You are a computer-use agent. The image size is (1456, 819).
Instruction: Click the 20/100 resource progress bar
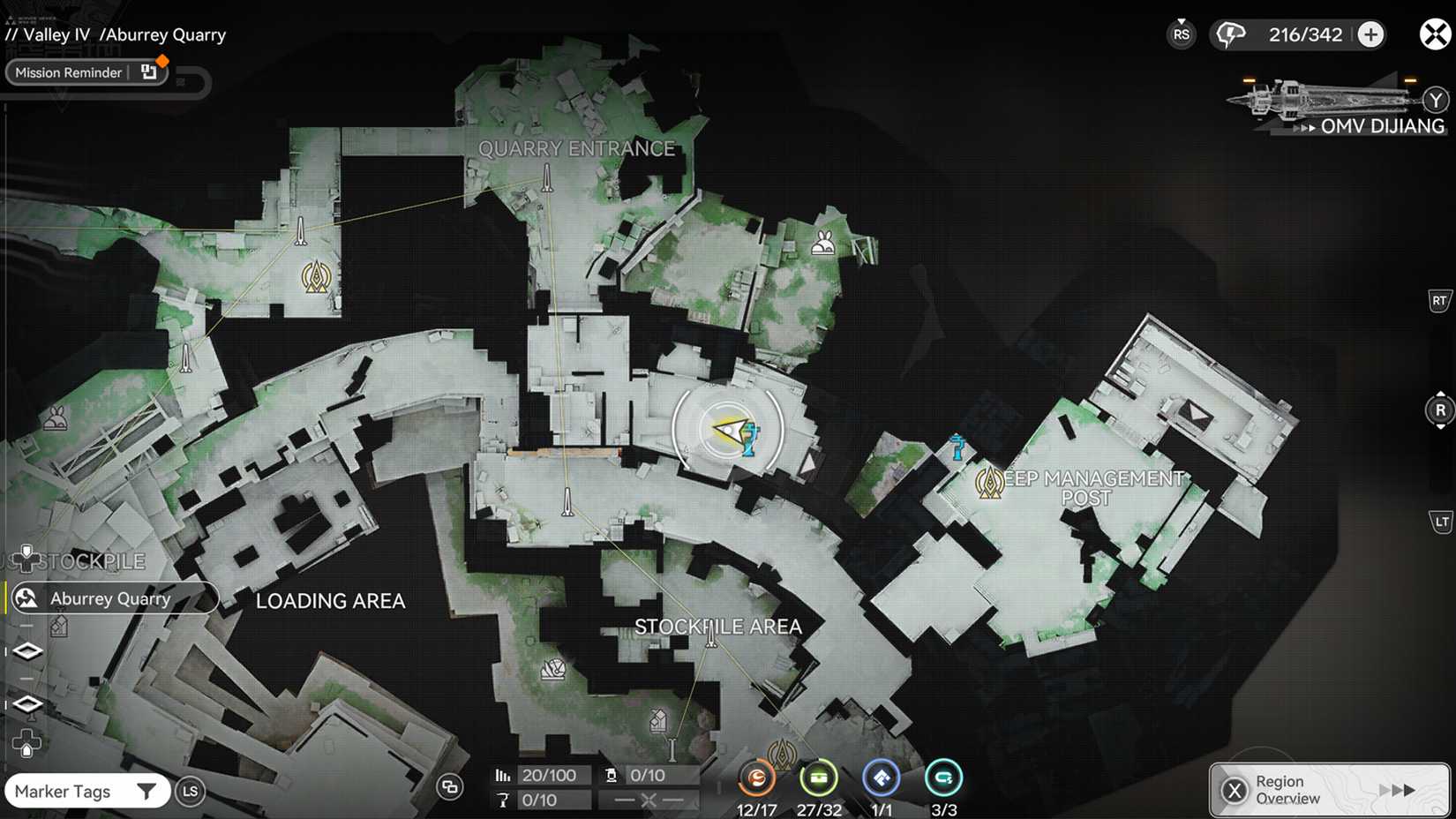point(552,776)
